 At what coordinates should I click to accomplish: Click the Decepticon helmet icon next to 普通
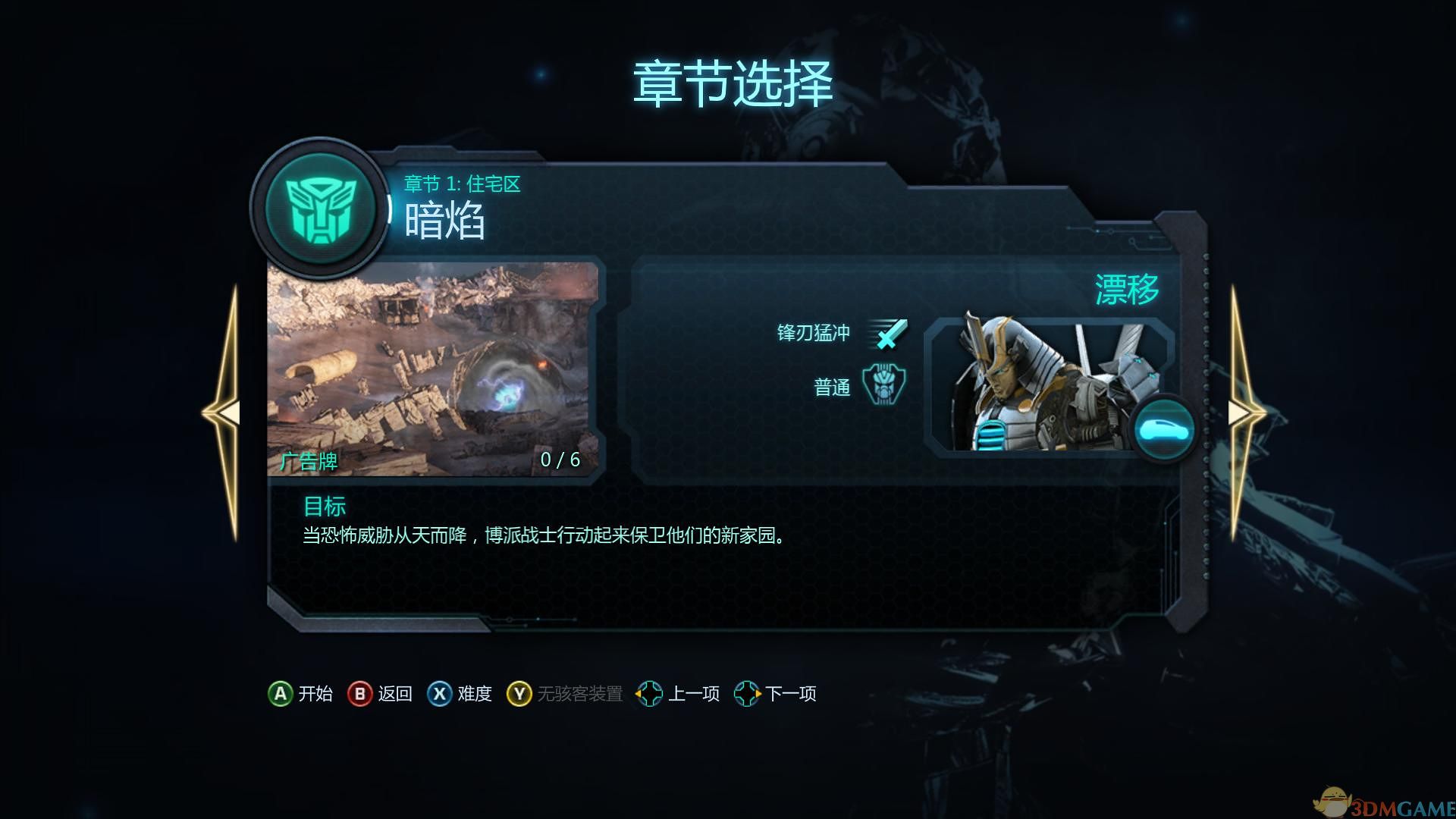click(885, 386)
